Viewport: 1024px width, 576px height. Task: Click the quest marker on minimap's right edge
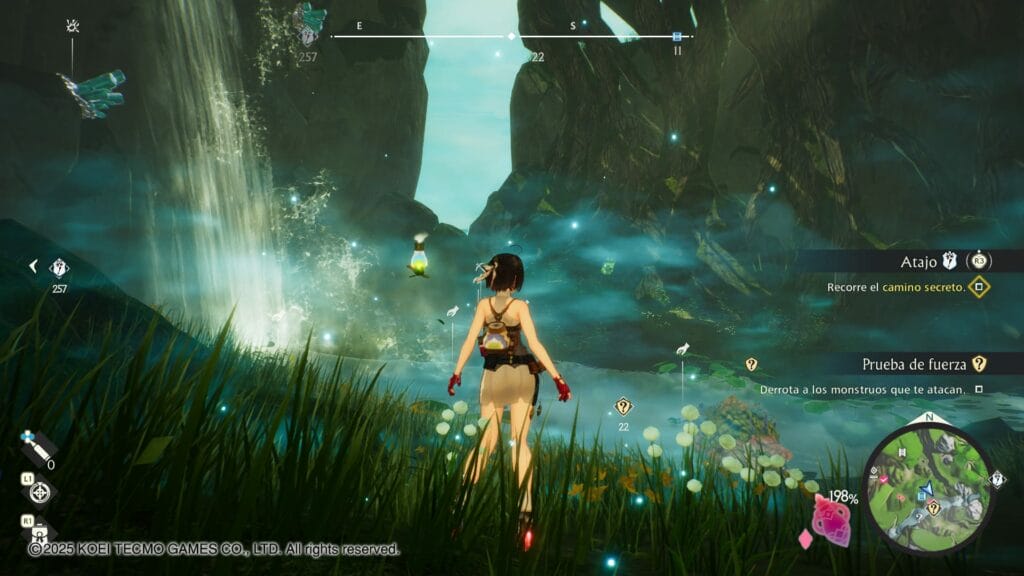point(997,480)
